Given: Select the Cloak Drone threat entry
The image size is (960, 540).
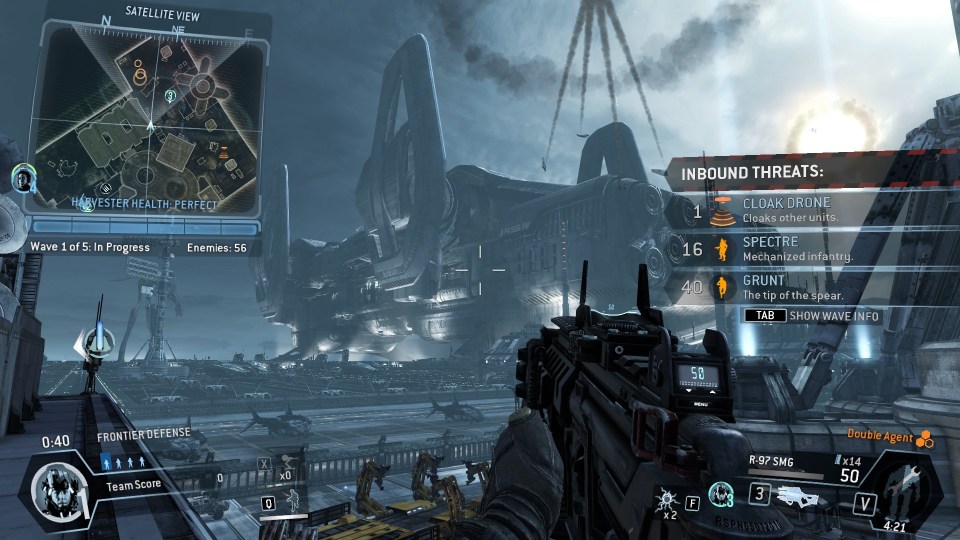Looking at the screenshot, I should [790, 210].
